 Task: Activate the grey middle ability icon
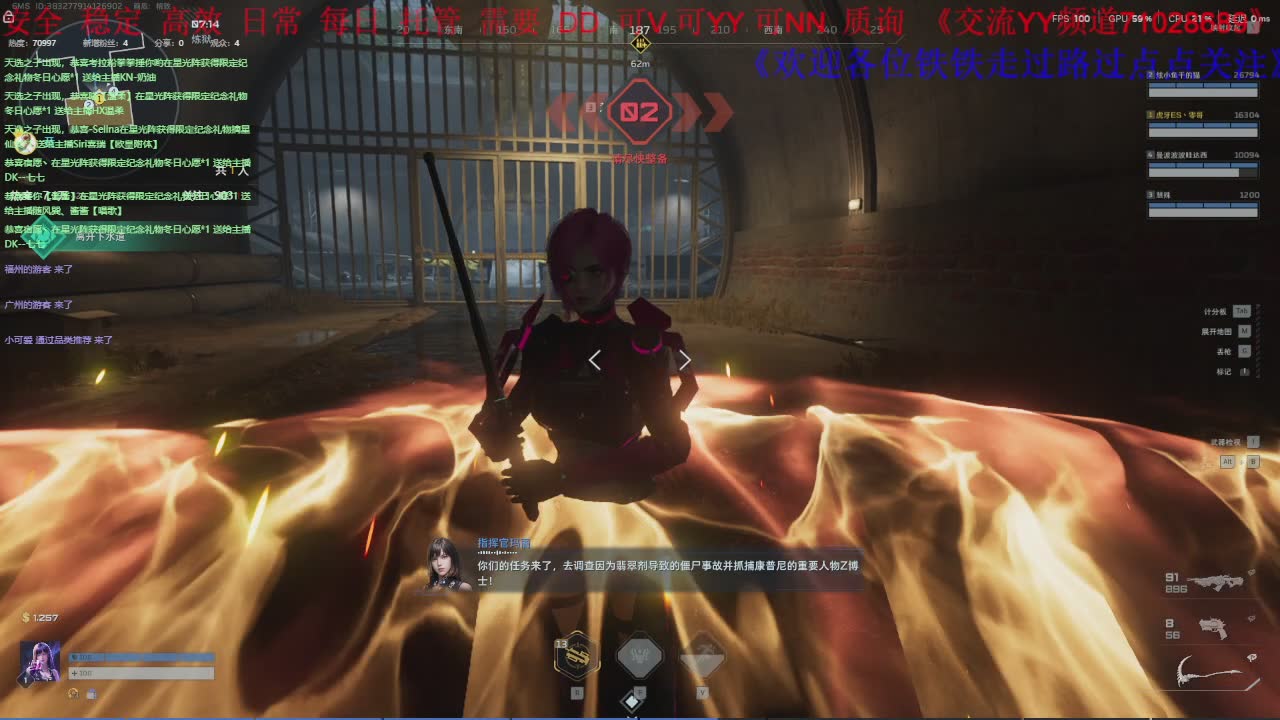click(x=640, y=656)
